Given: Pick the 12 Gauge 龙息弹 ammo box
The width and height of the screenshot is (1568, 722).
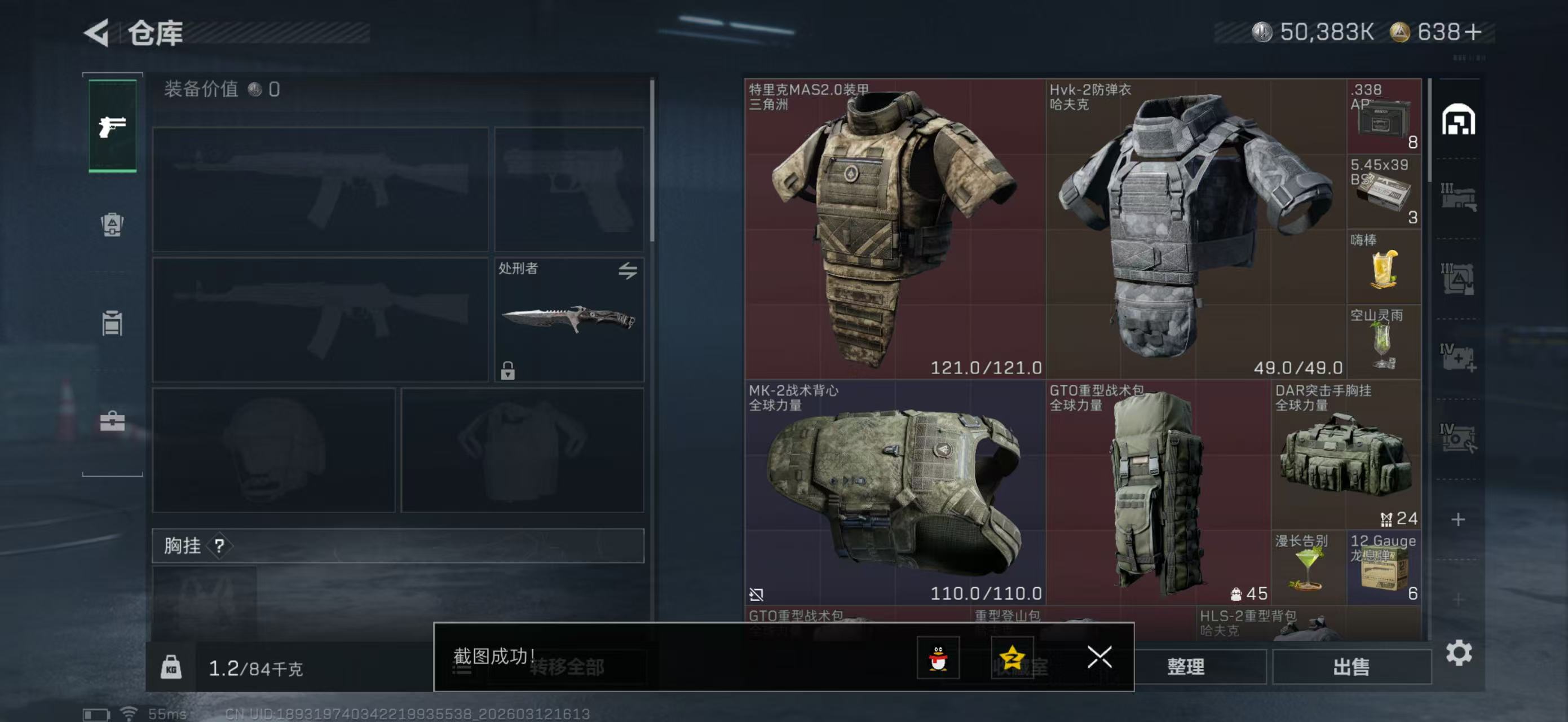Looking at the screenshot, I should [x=1384, y=567].
